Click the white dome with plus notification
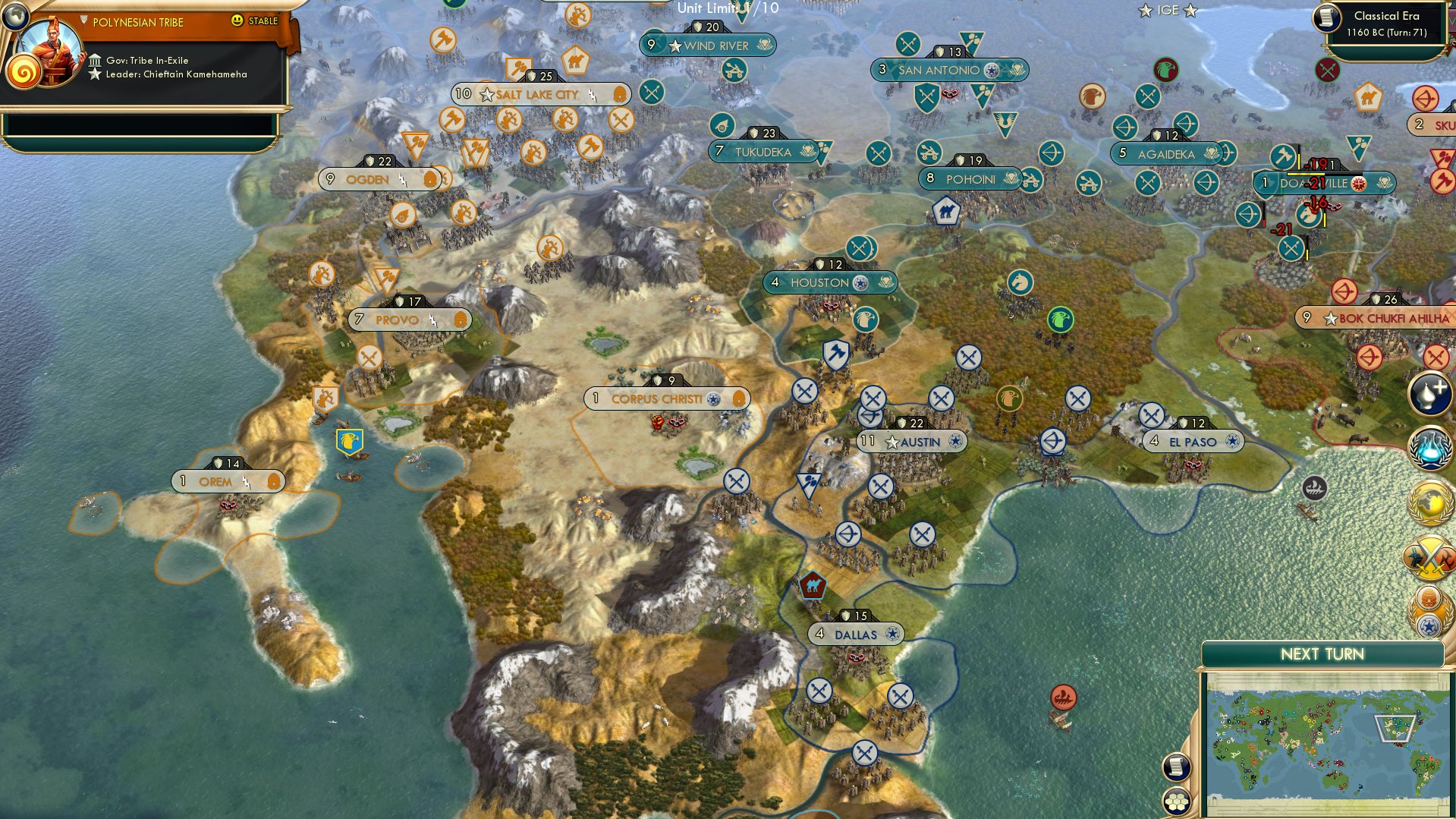 1429,393
